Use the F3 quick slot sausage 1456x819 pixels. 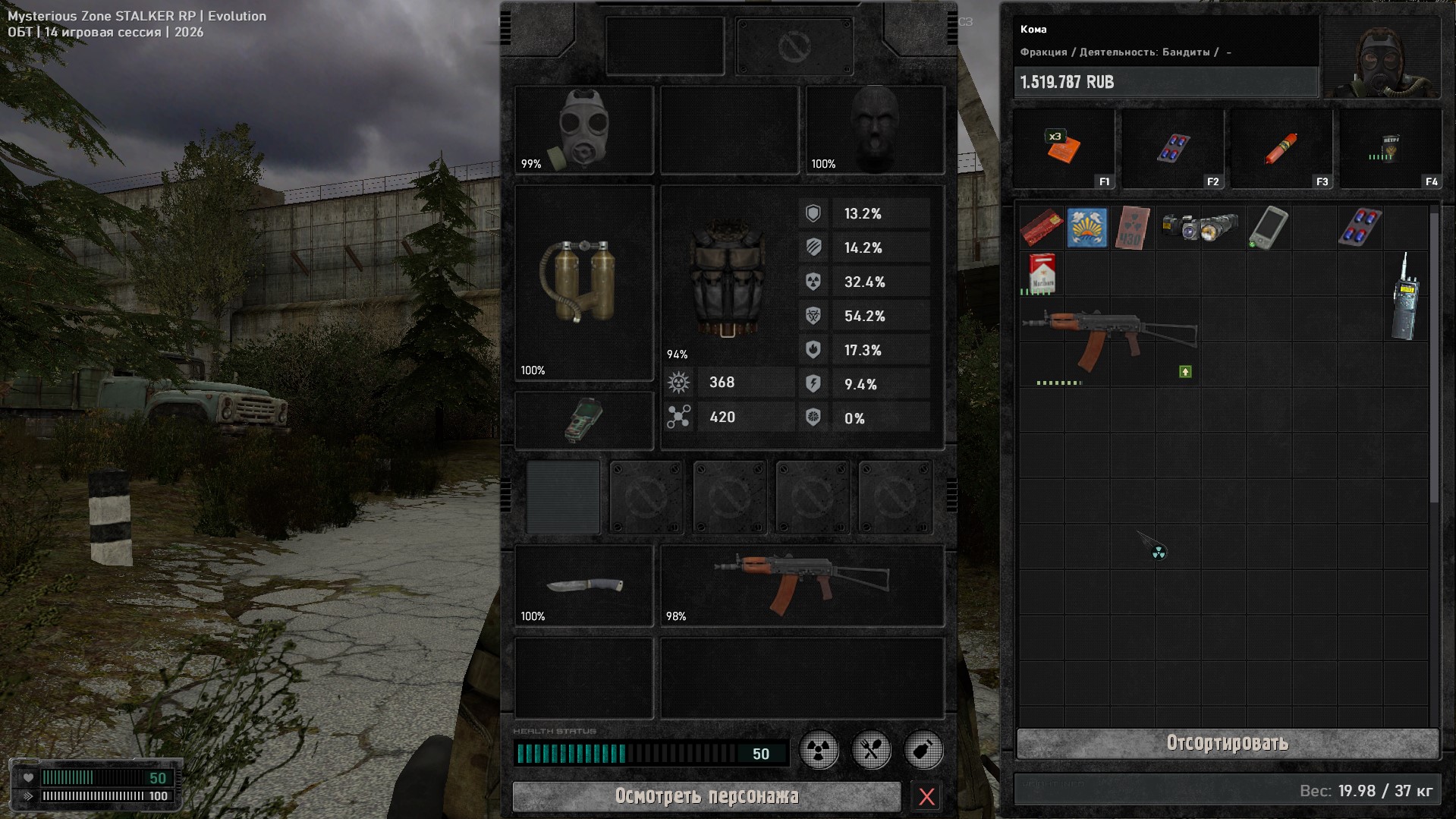tap(1281, 149)
